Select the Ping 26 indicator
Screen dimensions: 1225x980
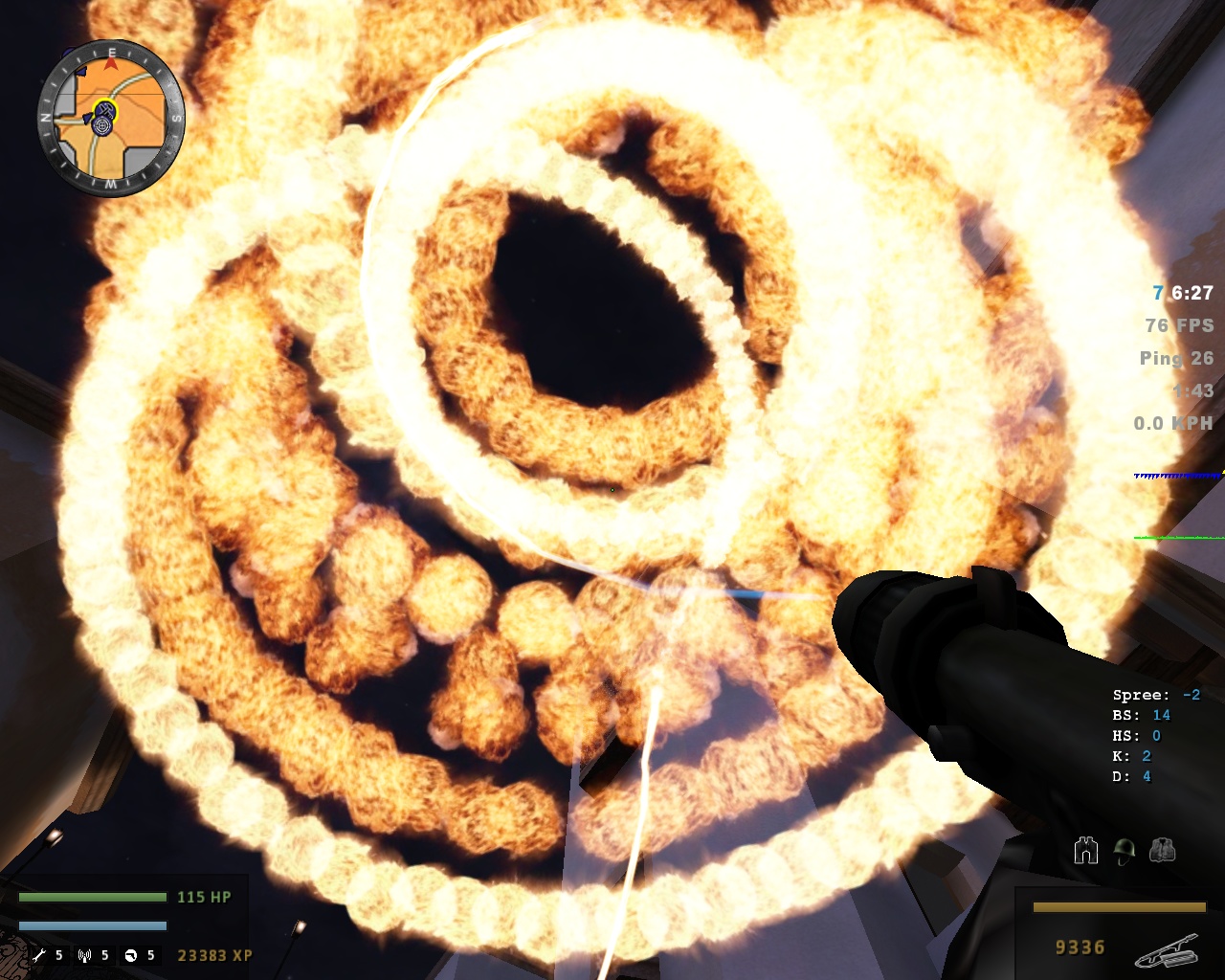pos(1174,359)
